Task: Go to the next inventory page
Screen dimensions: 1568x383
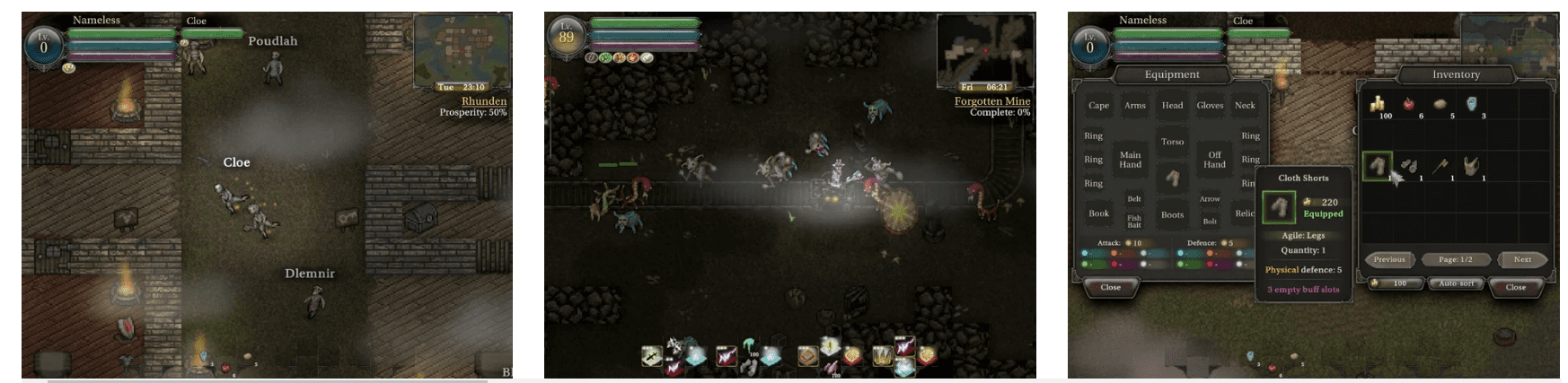Action: 1522,259
